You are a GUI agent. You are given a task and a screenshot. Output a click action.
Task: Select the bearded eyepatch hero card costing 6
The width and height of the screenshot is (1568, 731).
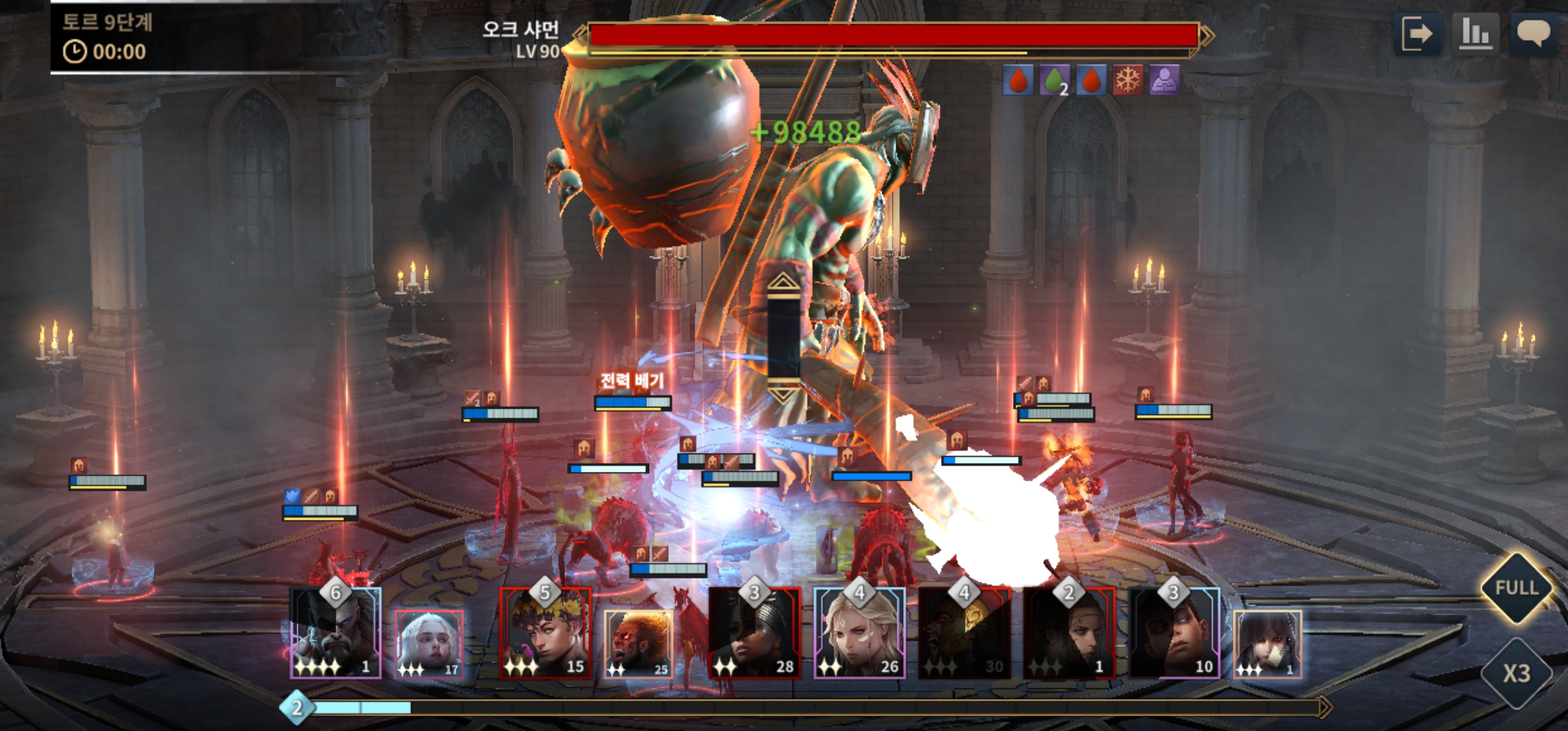coord(336,634)
